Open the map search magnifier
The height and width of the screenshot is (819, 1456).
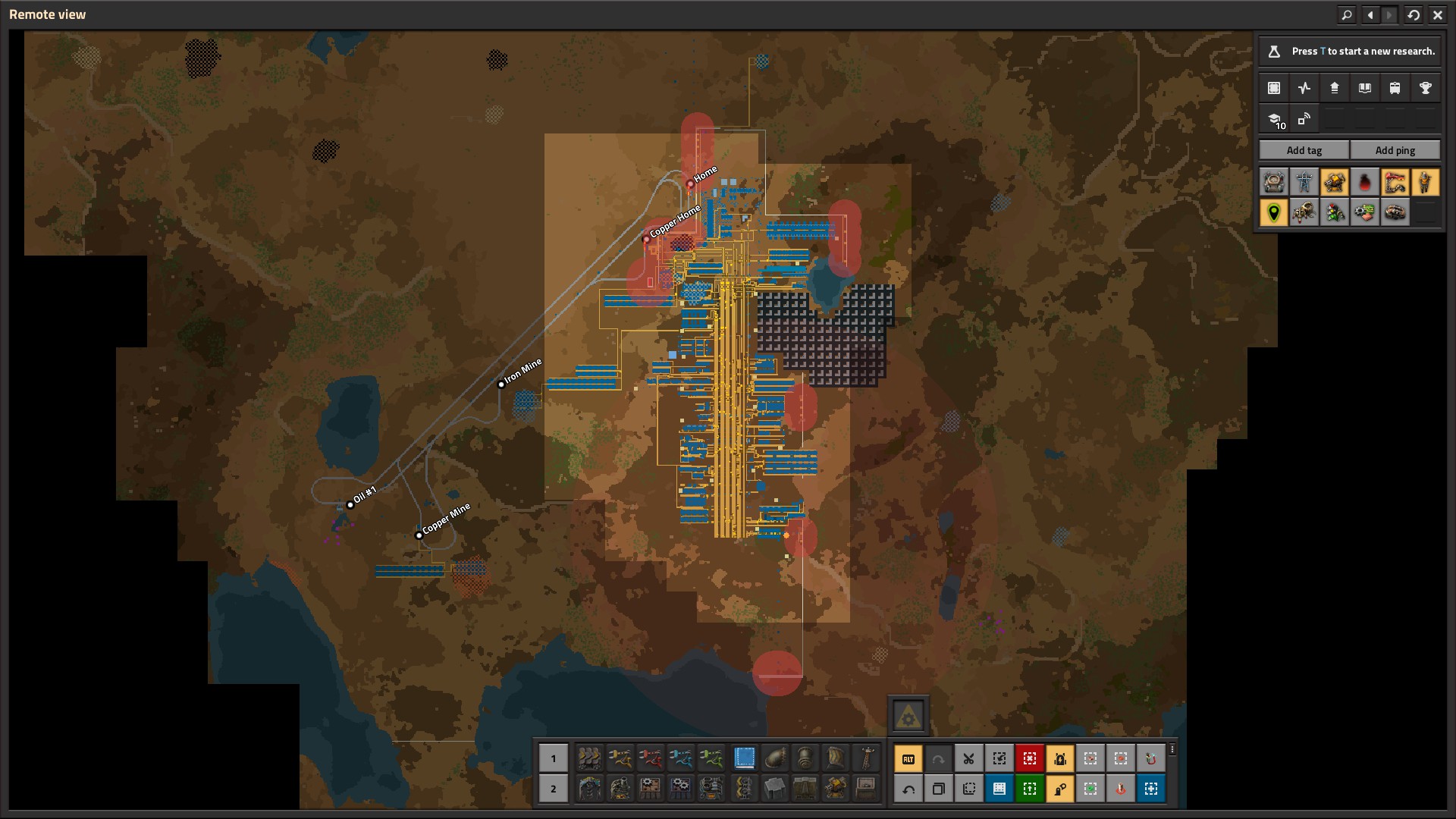pos(1347,14)
